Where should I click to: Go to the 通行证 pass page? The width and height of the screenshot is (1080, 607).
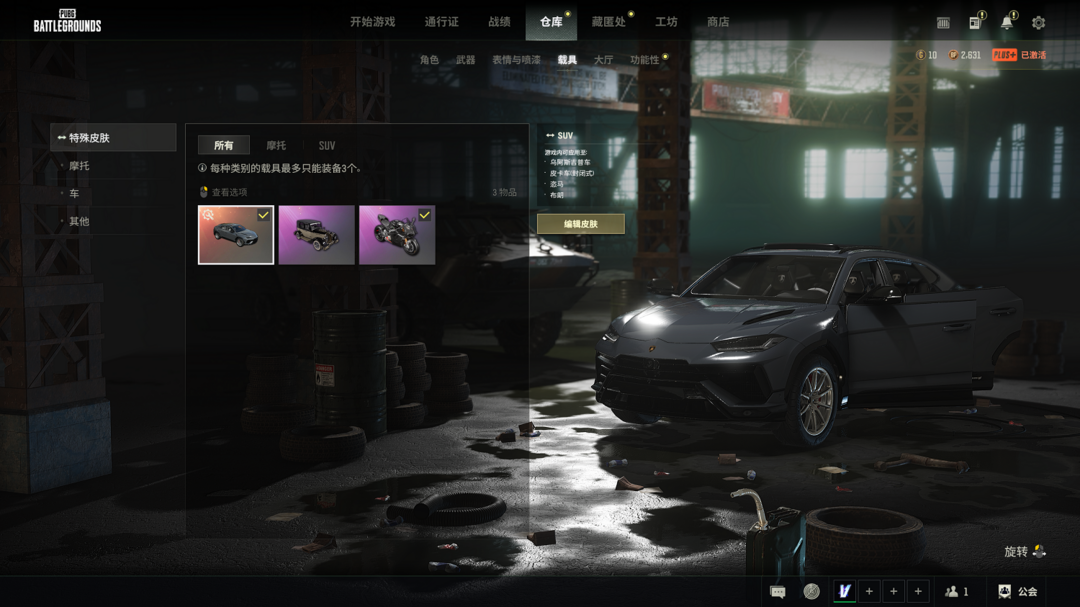coord(441,22)
